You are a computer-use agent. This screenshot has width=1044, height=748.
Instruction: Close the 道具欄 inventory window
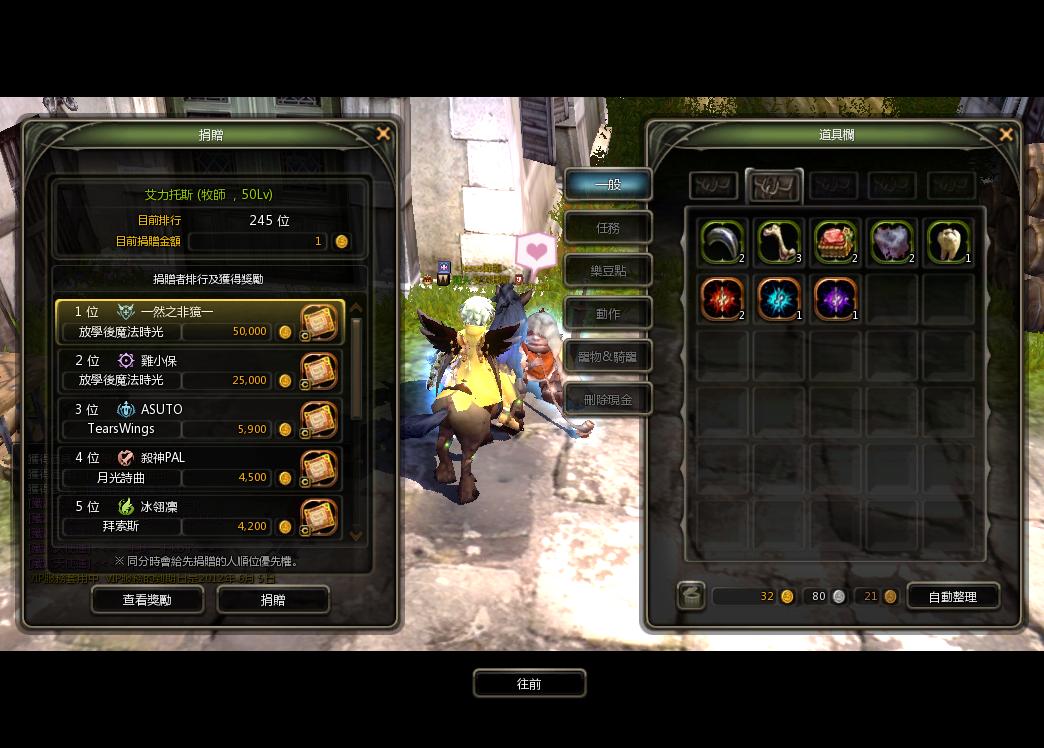point(1006,135)
